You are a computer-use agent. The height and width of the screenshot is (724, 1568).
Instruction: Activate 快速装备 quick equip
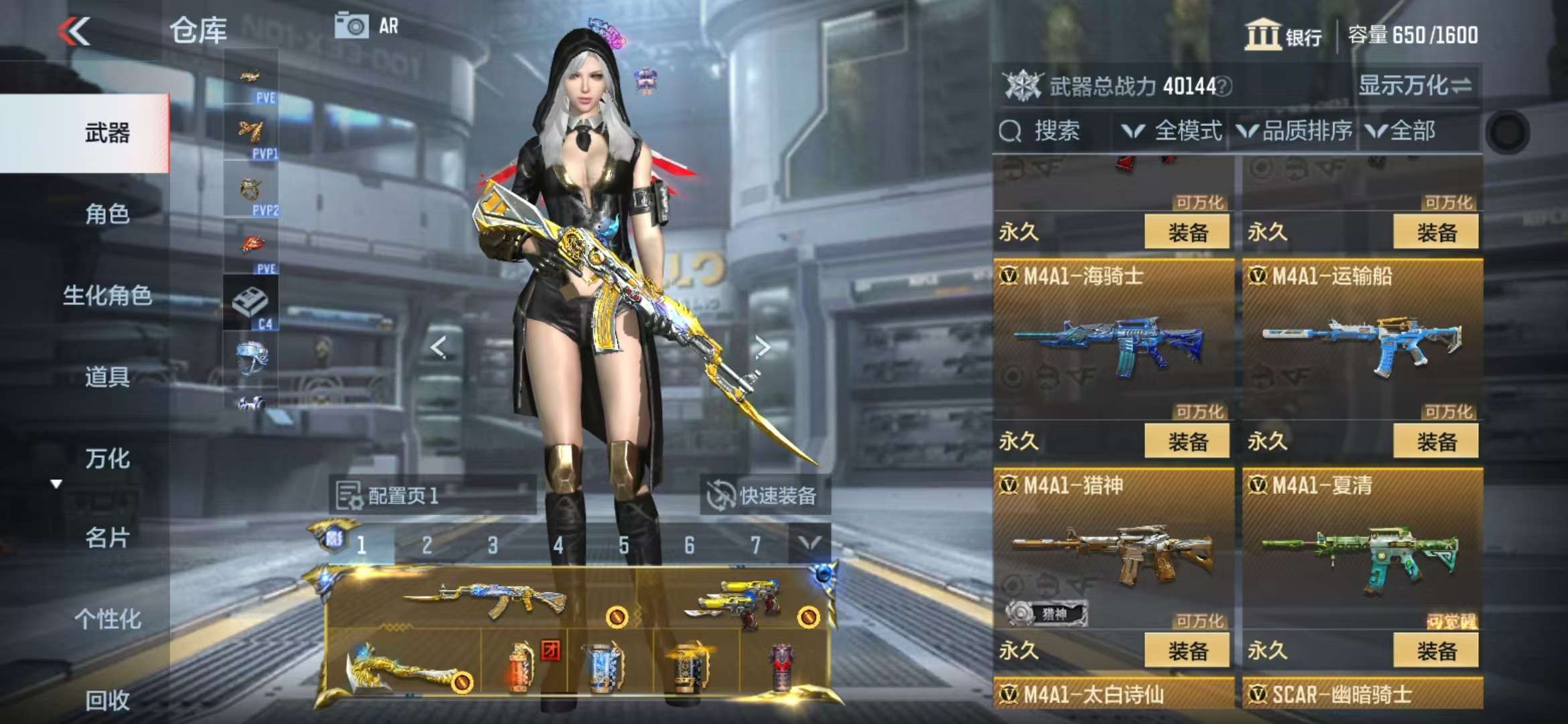coord(764,496)
